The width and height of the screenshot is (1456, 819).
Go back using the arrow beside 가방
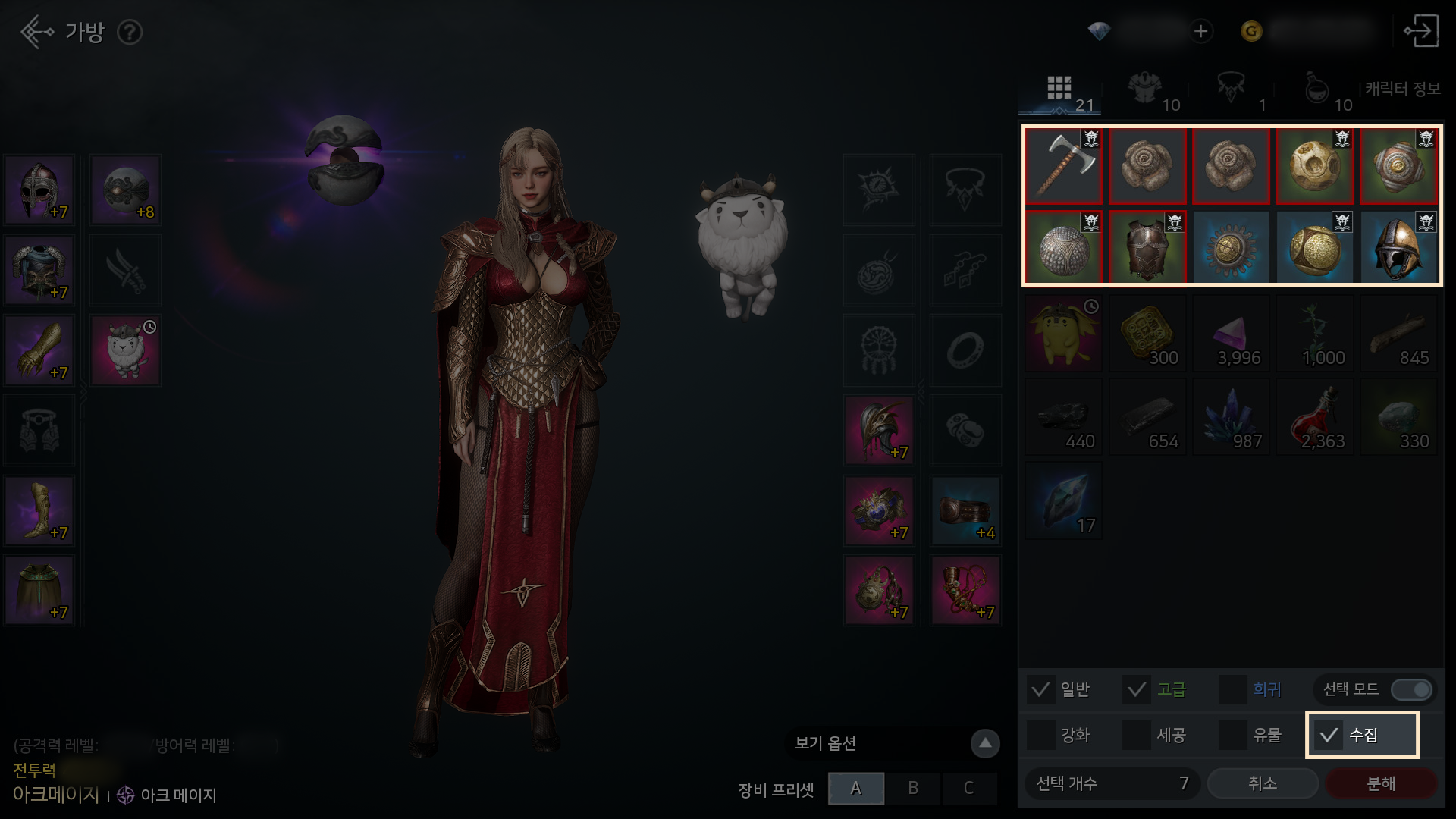[x=36, y=32]
